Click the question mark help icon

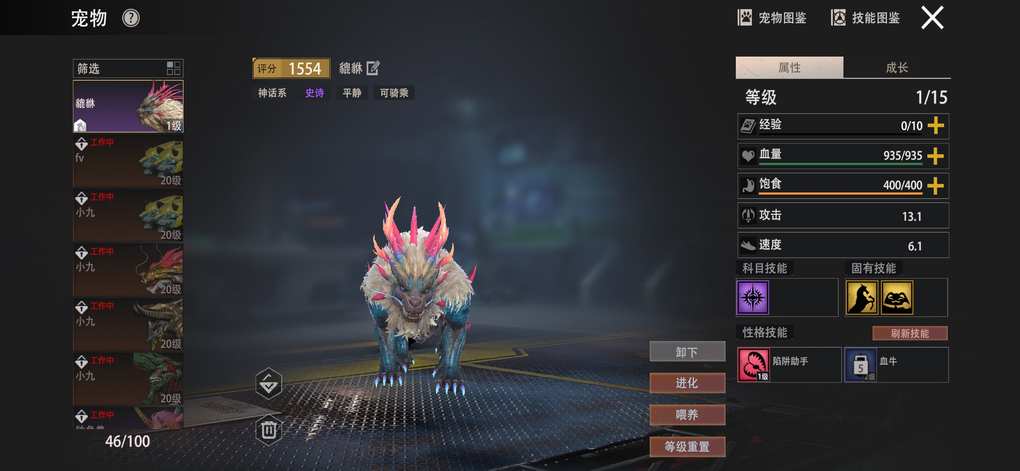[x=131, y=18]
